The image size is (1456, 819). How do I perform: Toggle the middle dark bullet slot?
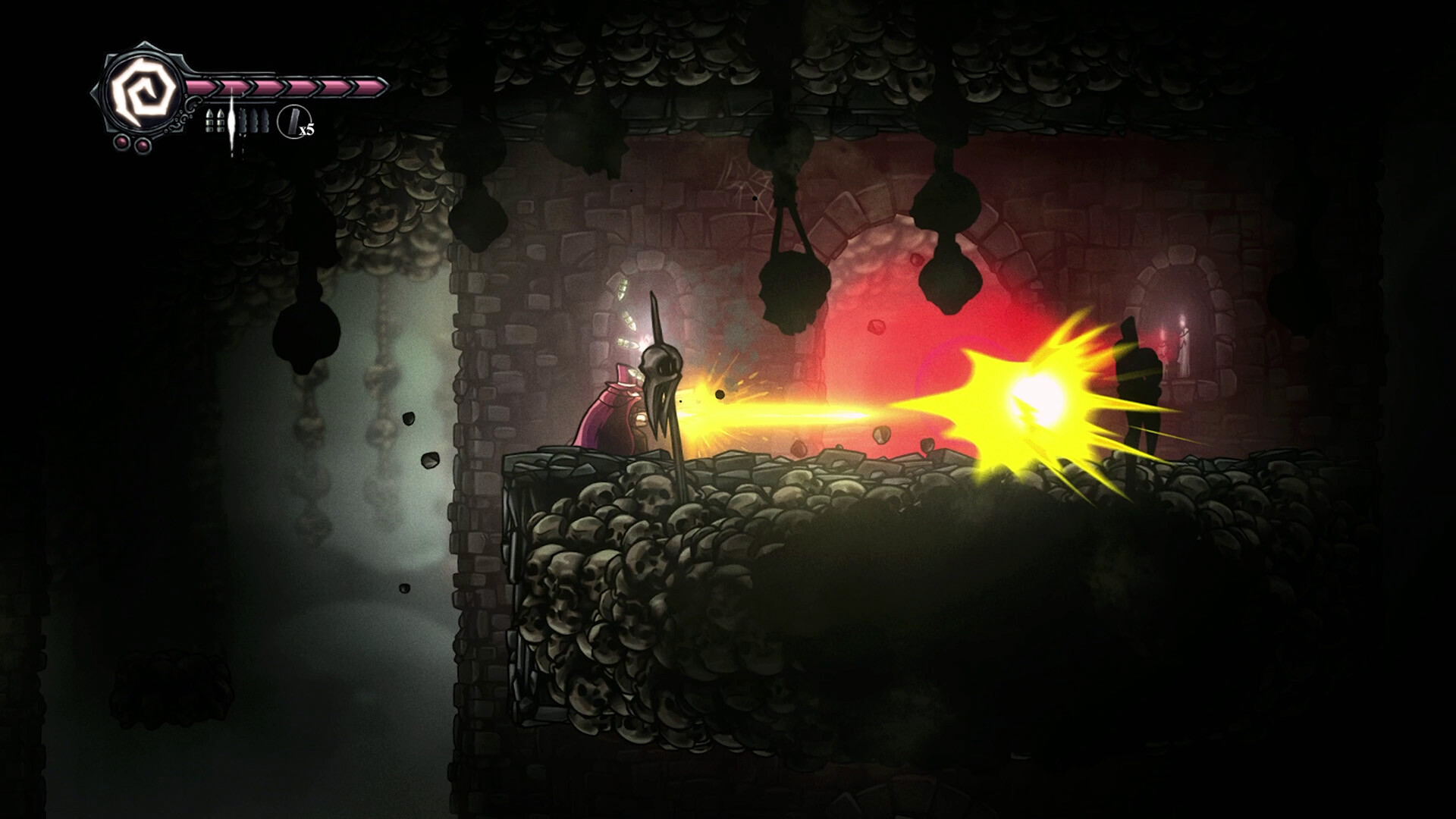pyautogui.click(x=255, y=121)
